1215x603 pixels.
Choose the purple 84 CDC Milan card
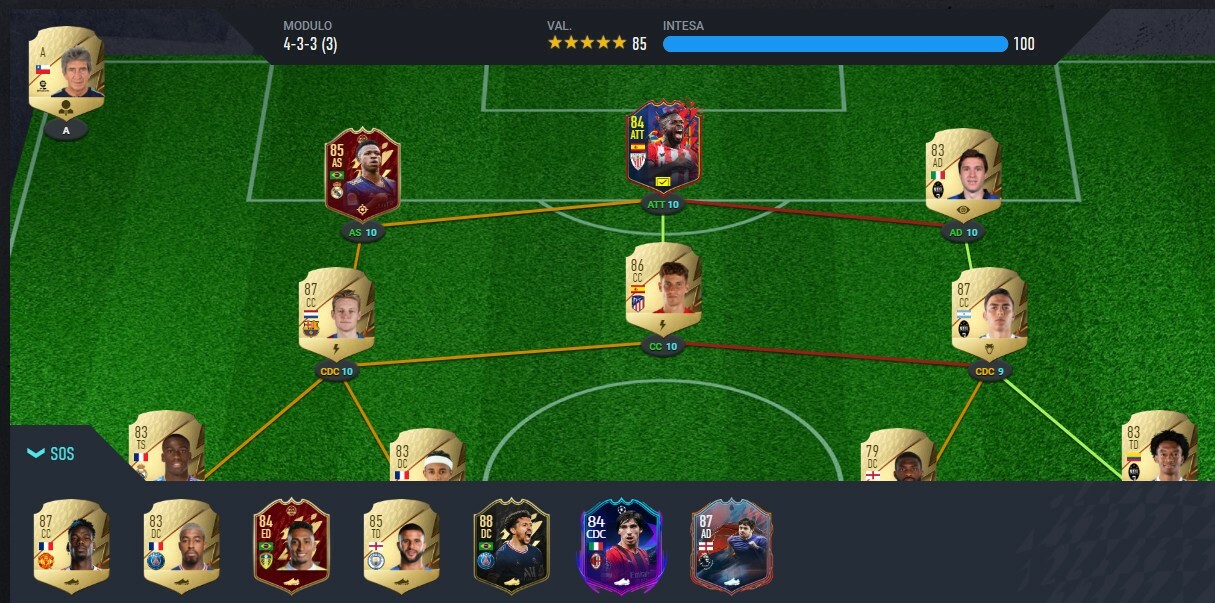[x=620, y=547]
